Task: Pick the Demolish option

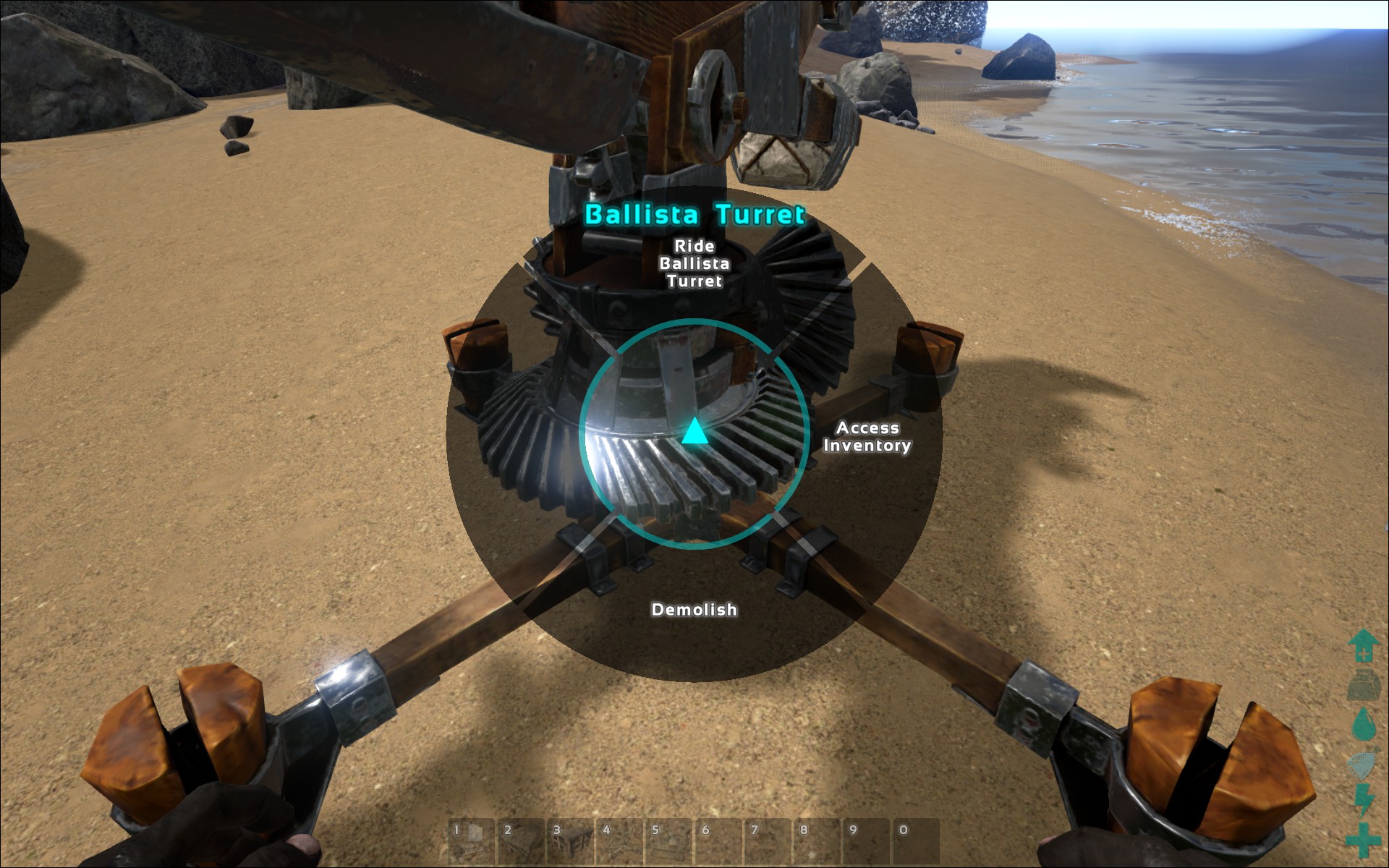Action: point(694,610)
